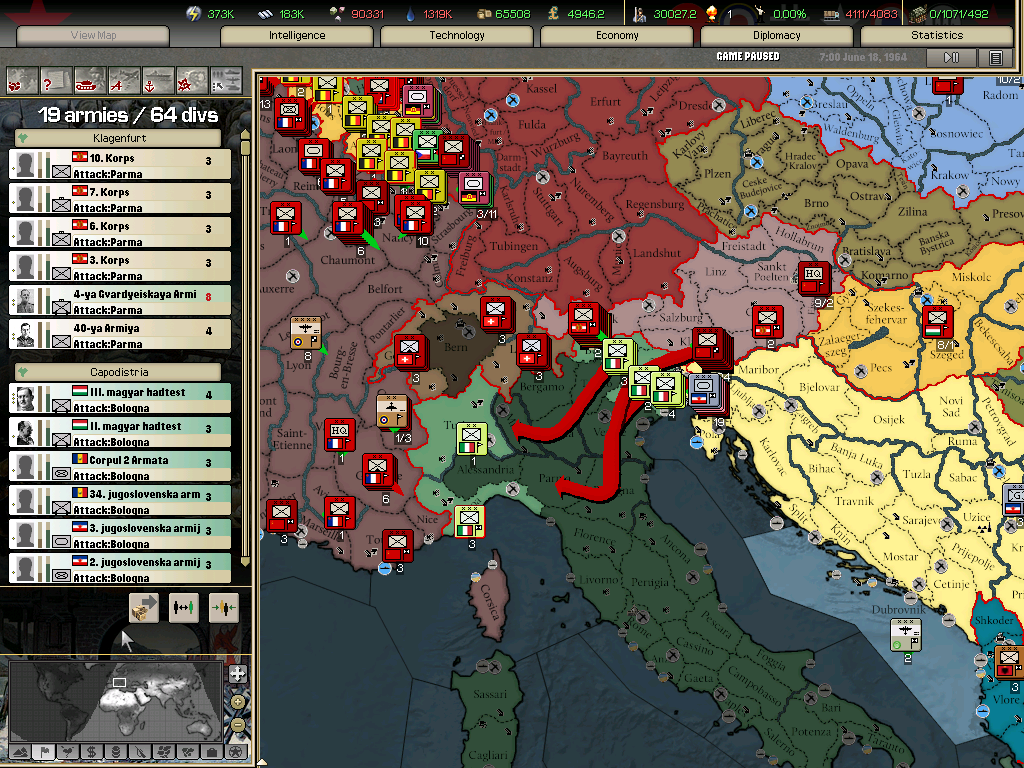Go to the Diplomacy tab
This screenshot has width=1024, height=768.
click(777, 36)
